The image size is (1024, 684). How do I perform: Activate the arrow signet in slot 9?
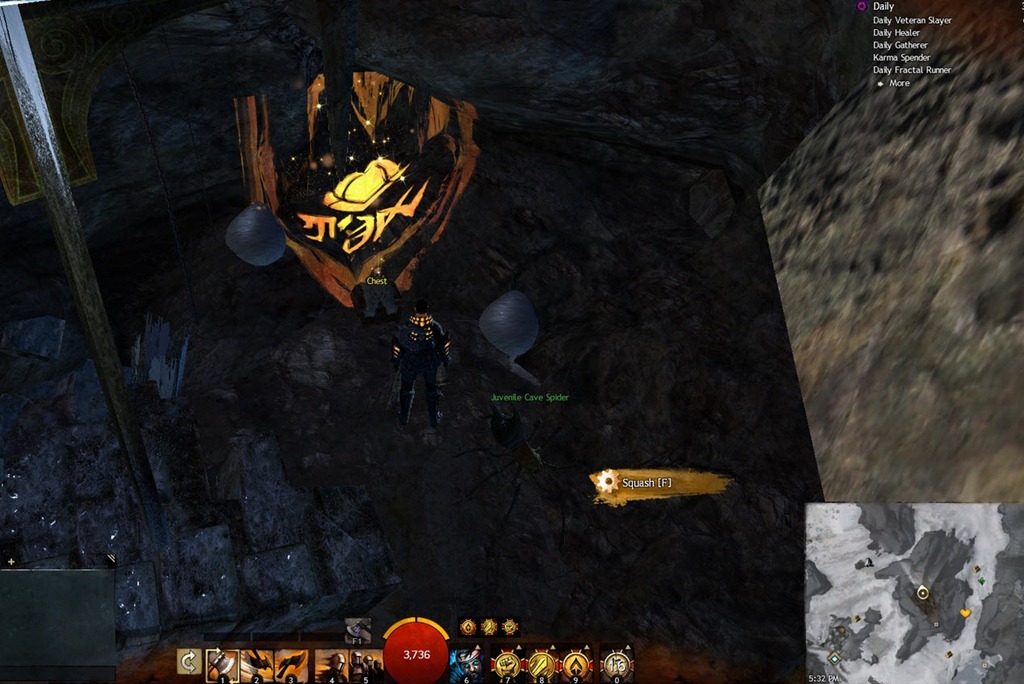pos(578,664)
